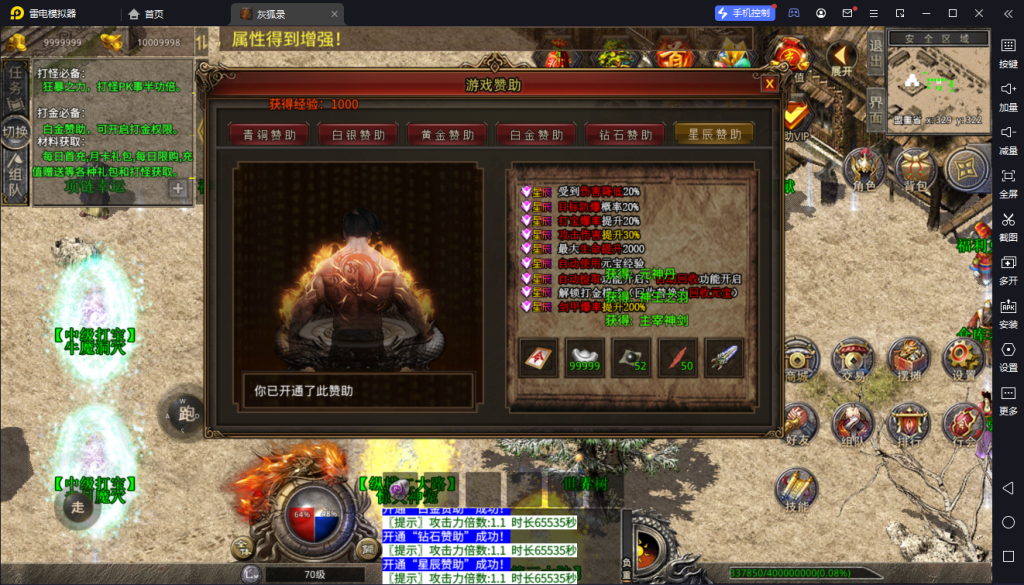Select the 星辰赞助 tab
This screenshot has height=585, width=1024.
coord(714,134)
